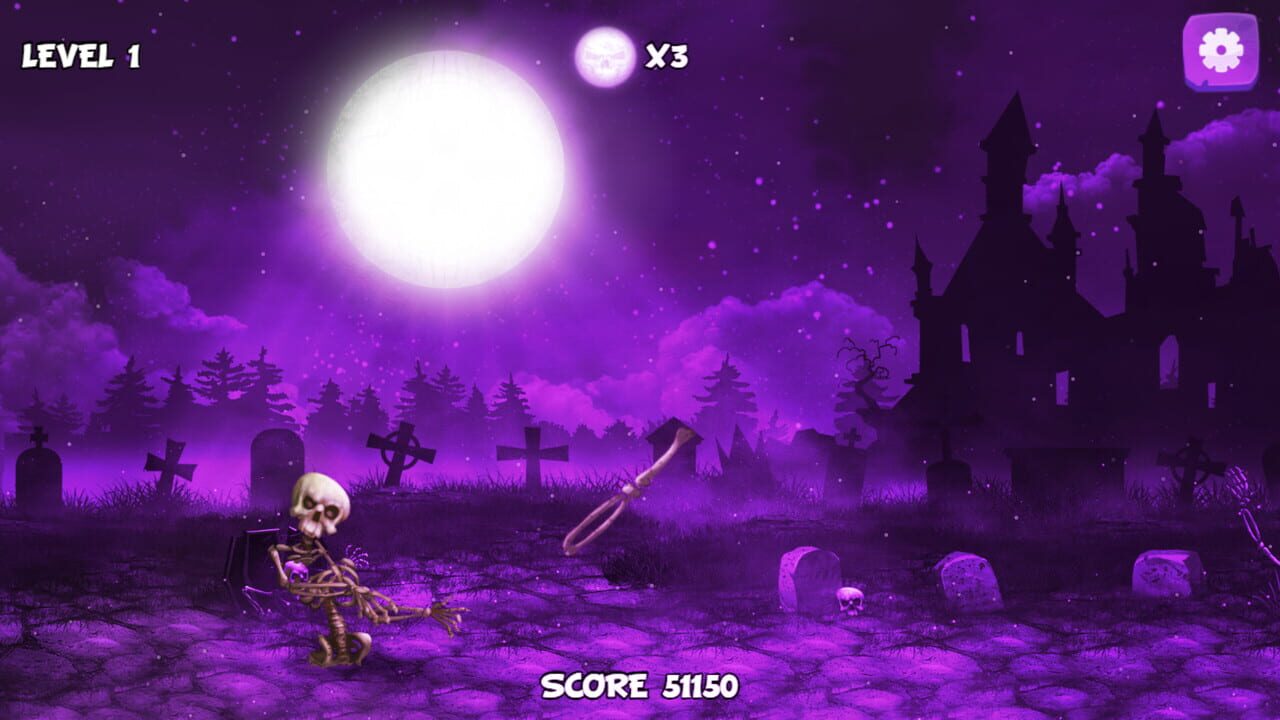Click the skull on the skeleton's chest
This screenshot has width=1280, height=720.
coord(296,570)
